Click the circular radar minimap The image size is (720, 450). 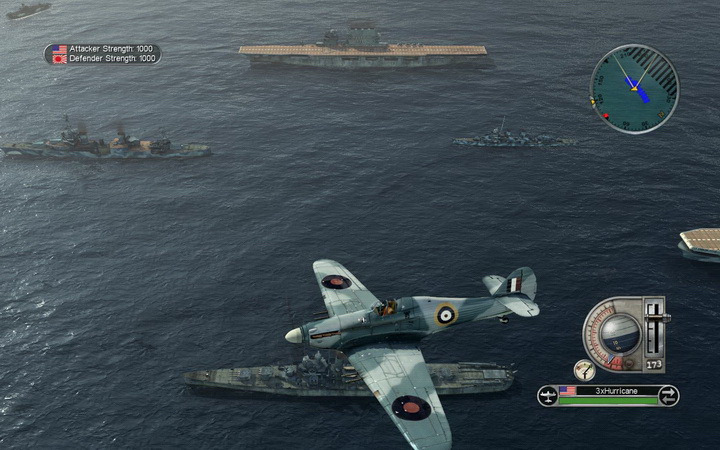(634, 88)
